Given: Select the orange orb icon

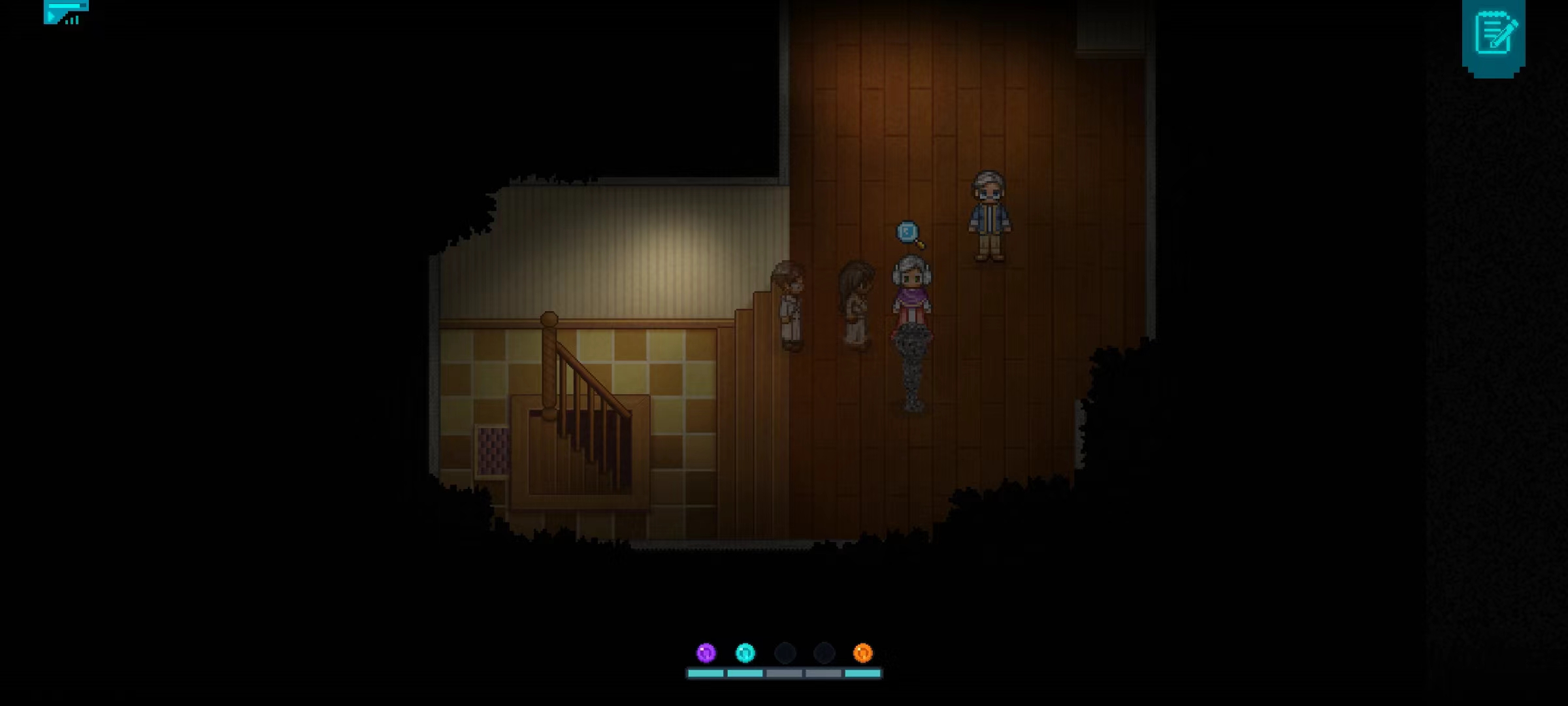Looking at the screenshot, I should pos(863,652).
